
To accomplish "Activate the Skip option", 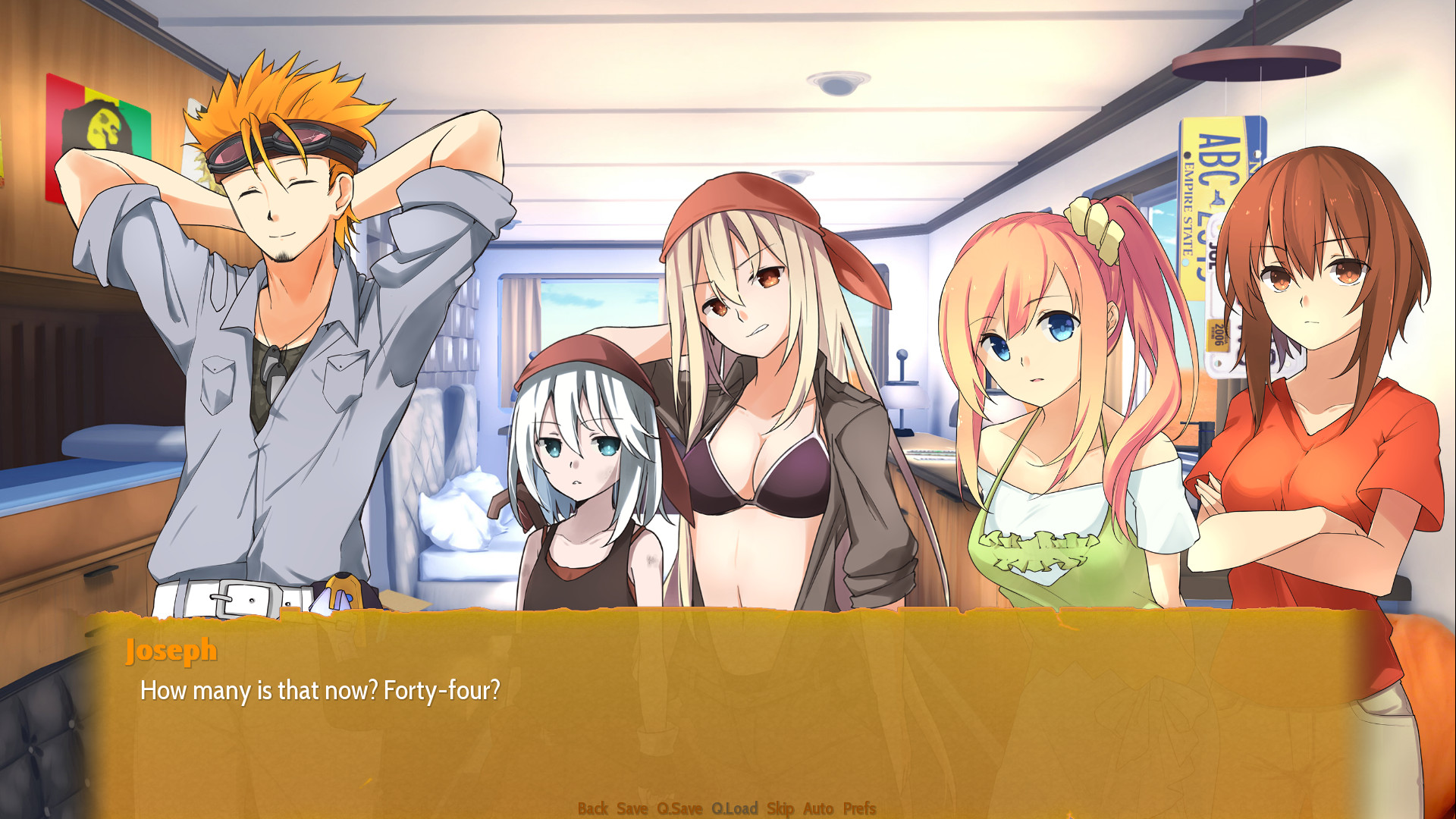I will click(x=780, y=808).
